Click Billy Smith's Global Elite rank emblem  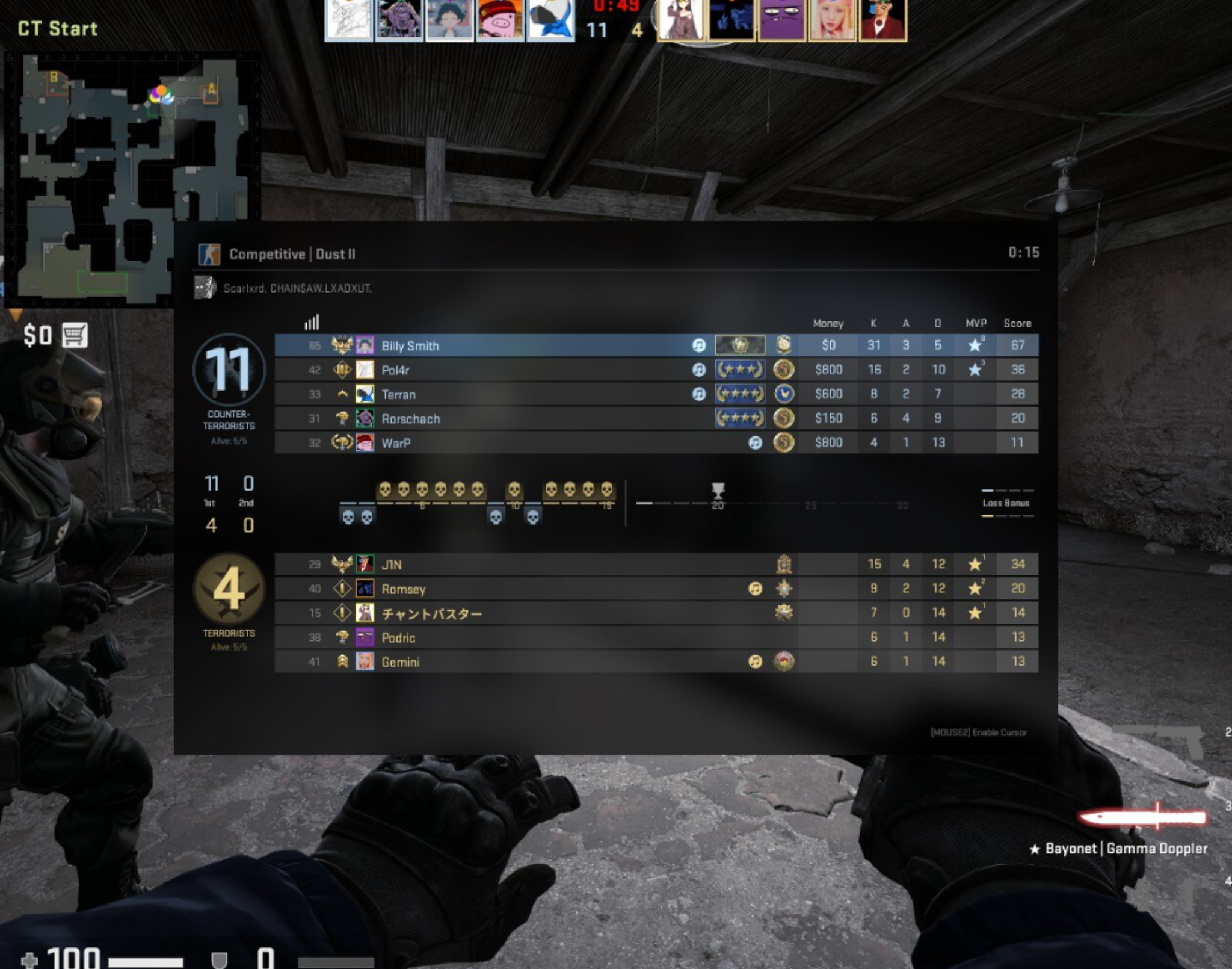[x=741, y=345]
